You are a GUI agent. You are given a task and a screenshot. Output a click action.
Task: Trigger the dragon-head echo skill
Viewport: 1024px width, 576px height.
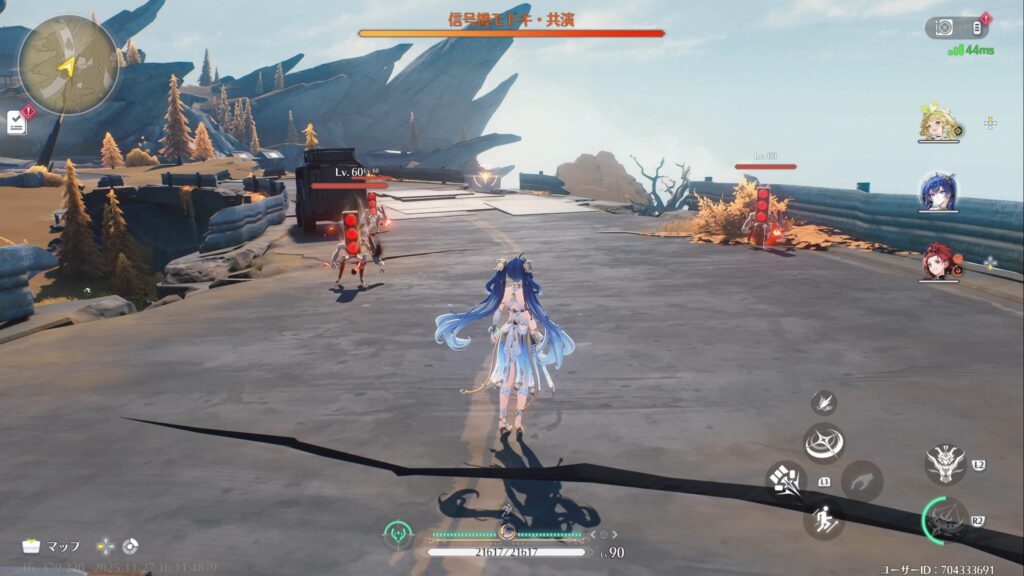[945, 463]
